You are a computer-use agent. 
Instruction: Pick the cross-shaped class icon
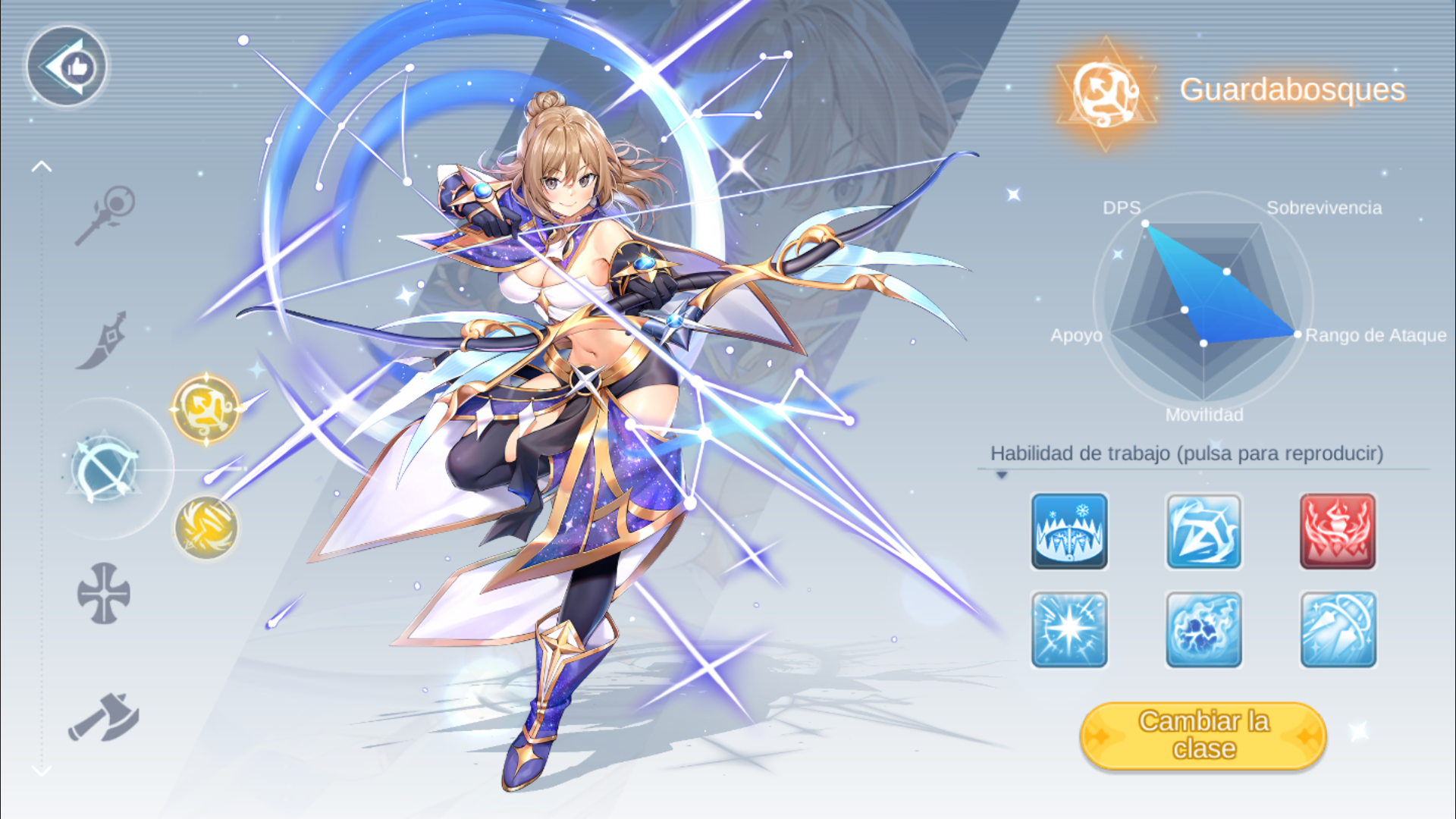(x=104, y=594)
